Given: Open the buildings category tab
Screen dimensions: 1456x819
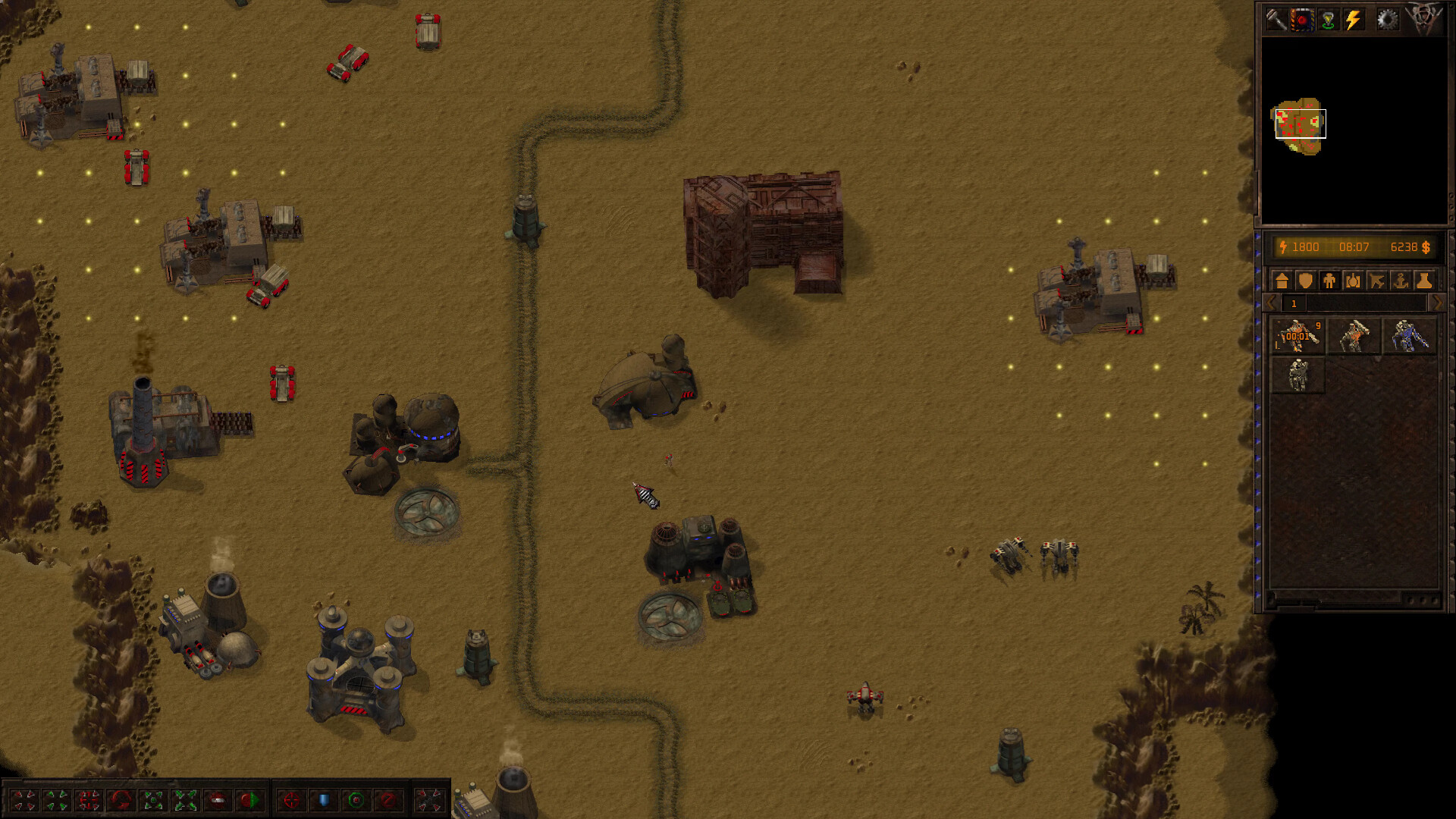Looking at the screenshot, I should pos(1282,280).
